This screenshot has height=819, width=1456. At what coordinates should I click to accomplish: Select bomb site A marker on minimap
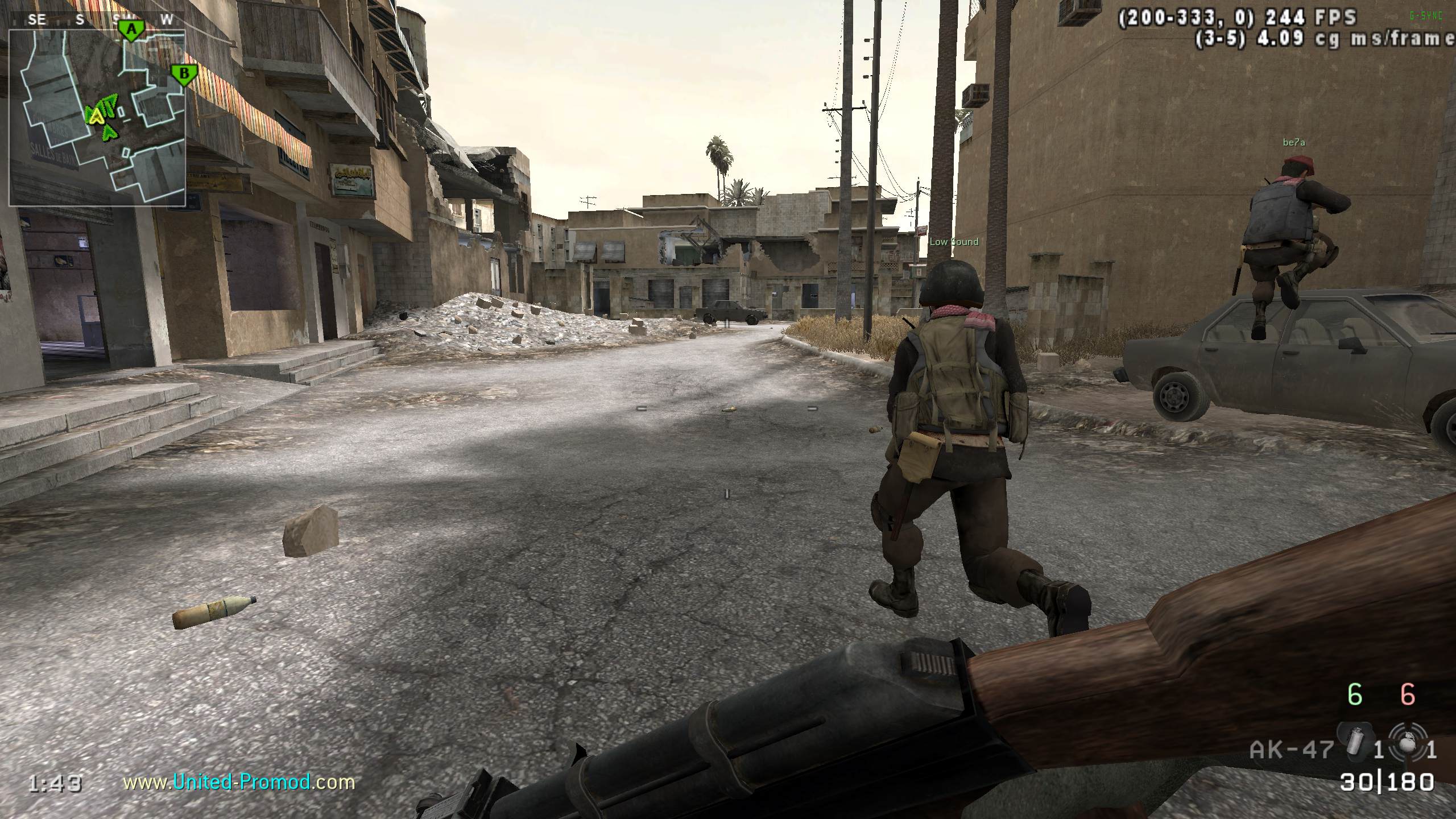132,31
